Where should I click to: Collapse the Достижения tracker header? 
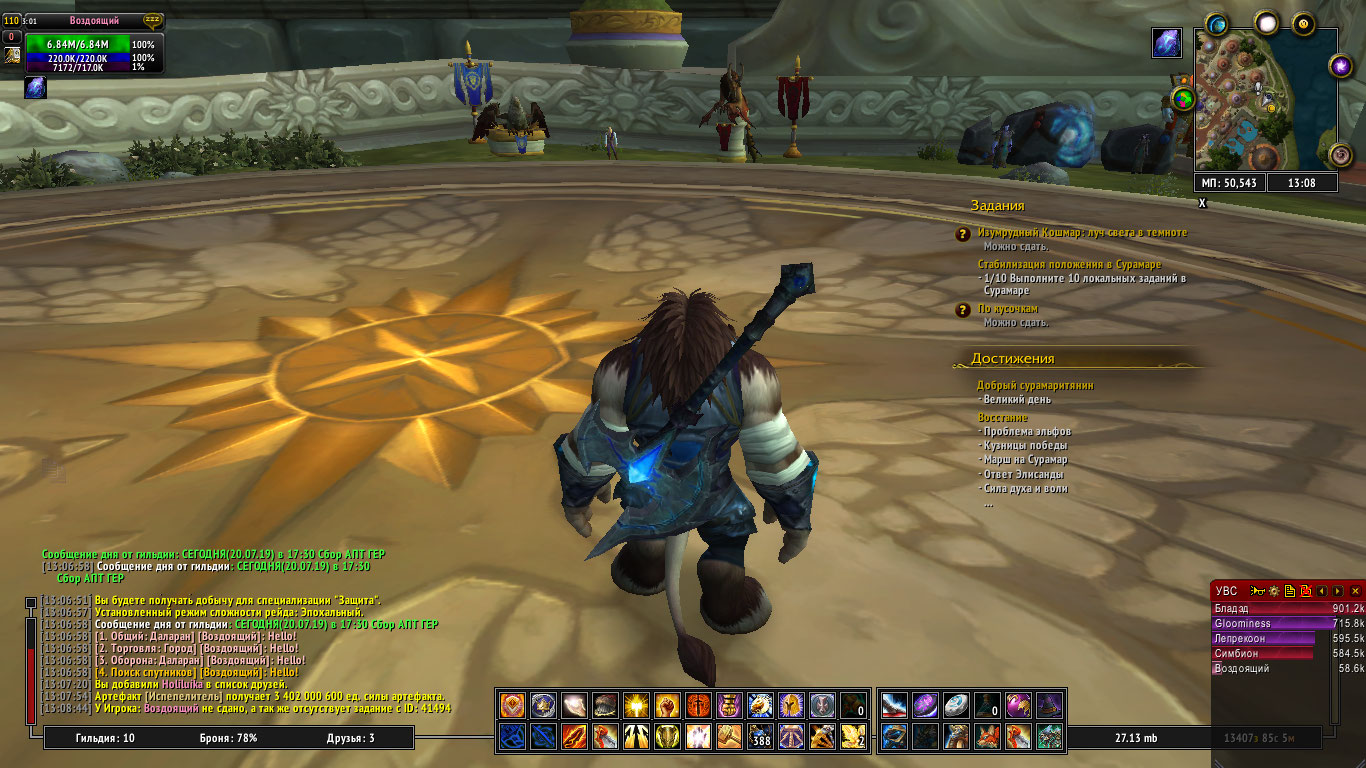coord(1012,358)
